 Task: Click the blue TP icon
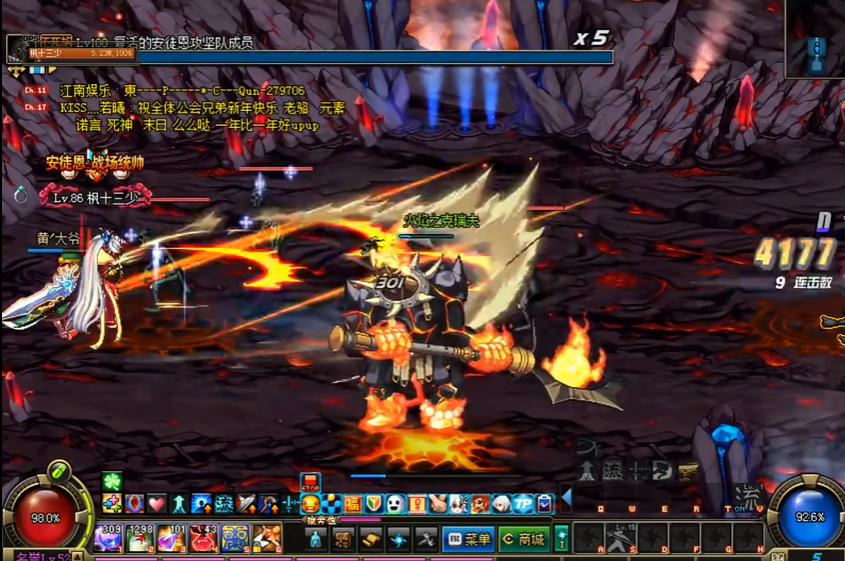point(522,504)
